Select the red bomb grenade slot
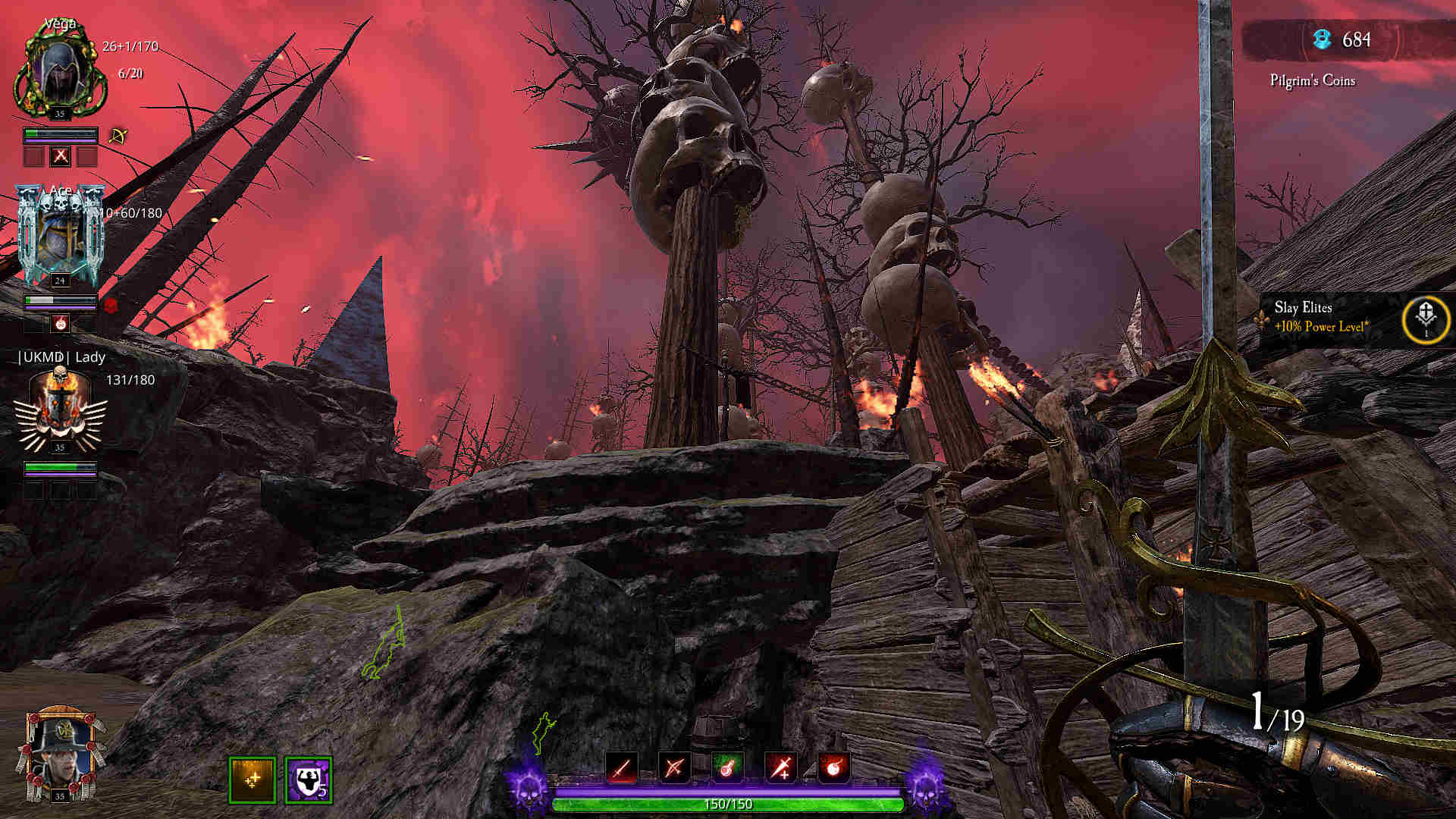The width and height of the screenshot is (1456, 819). pyautogui.click(x=833, y=767)
